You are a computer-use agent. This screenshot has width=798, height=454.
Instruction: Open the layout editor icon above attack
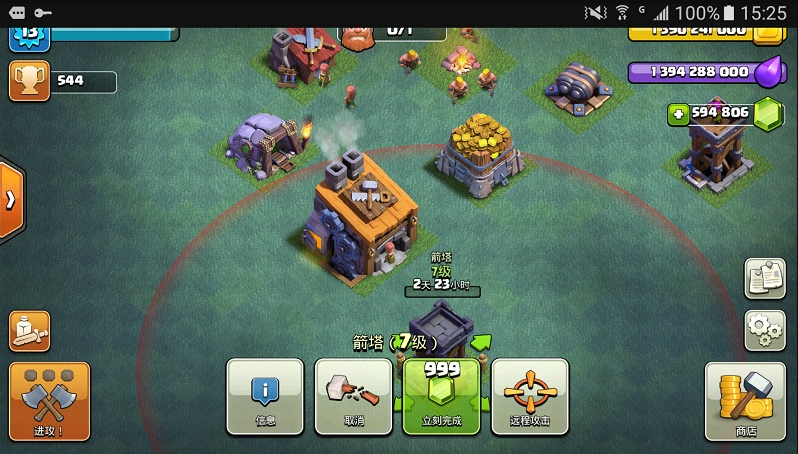(29, 331)
